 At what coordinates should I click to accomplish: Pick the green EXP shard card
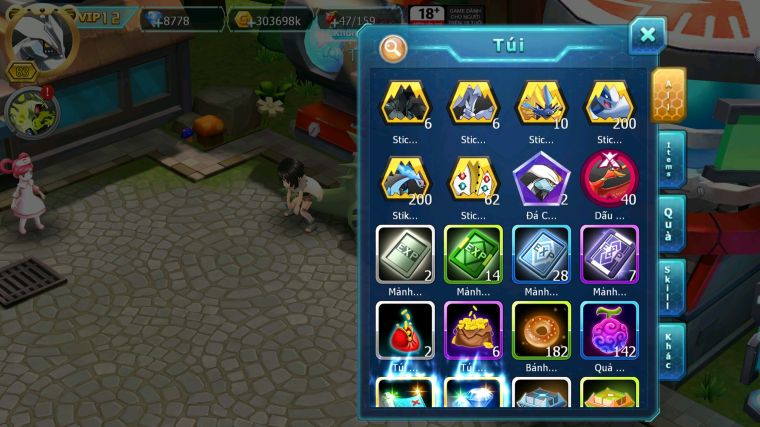(x=473, y=255)
